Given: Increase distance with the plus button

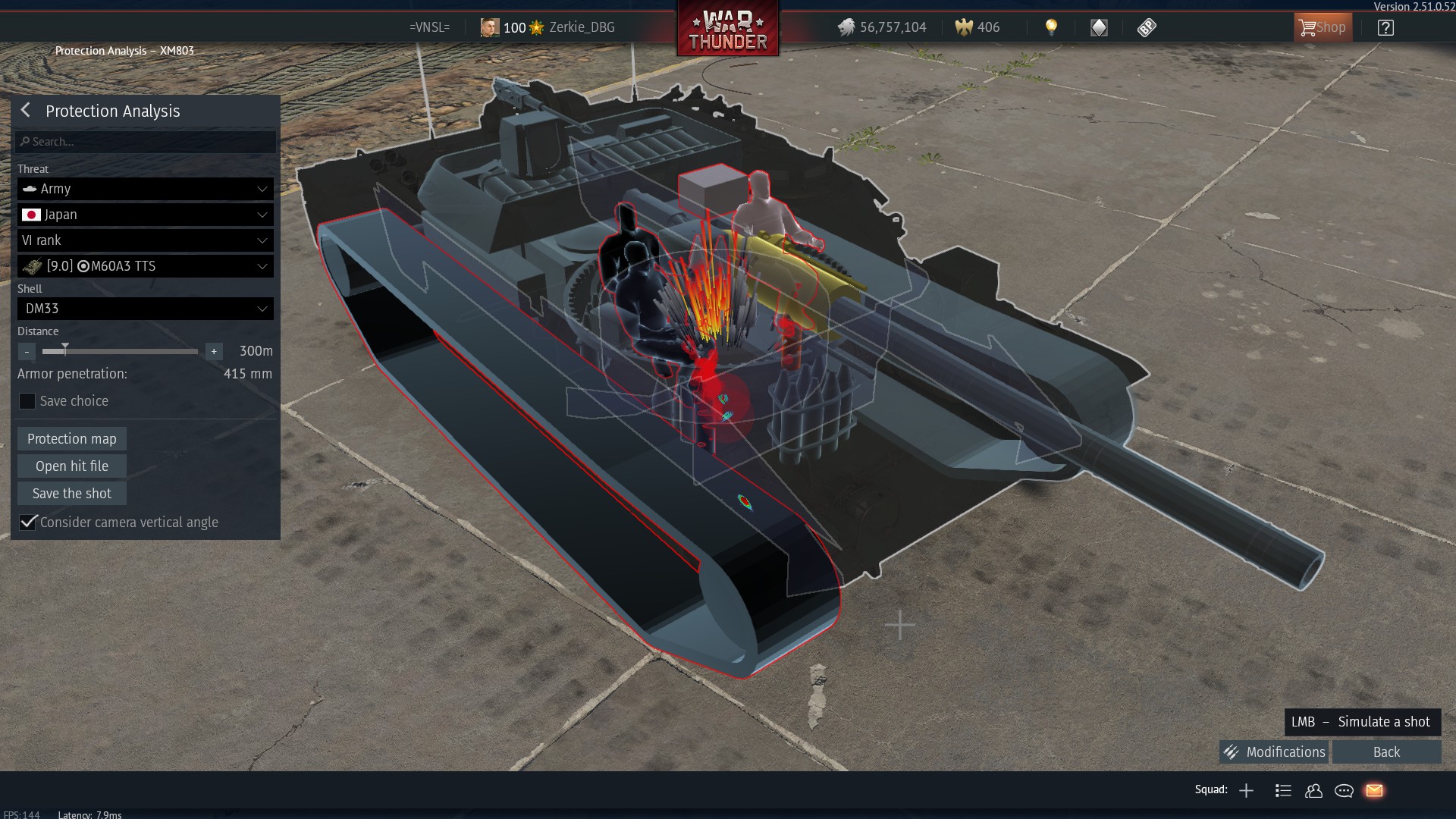Looking at the screenshot, I should coord(214,351).
